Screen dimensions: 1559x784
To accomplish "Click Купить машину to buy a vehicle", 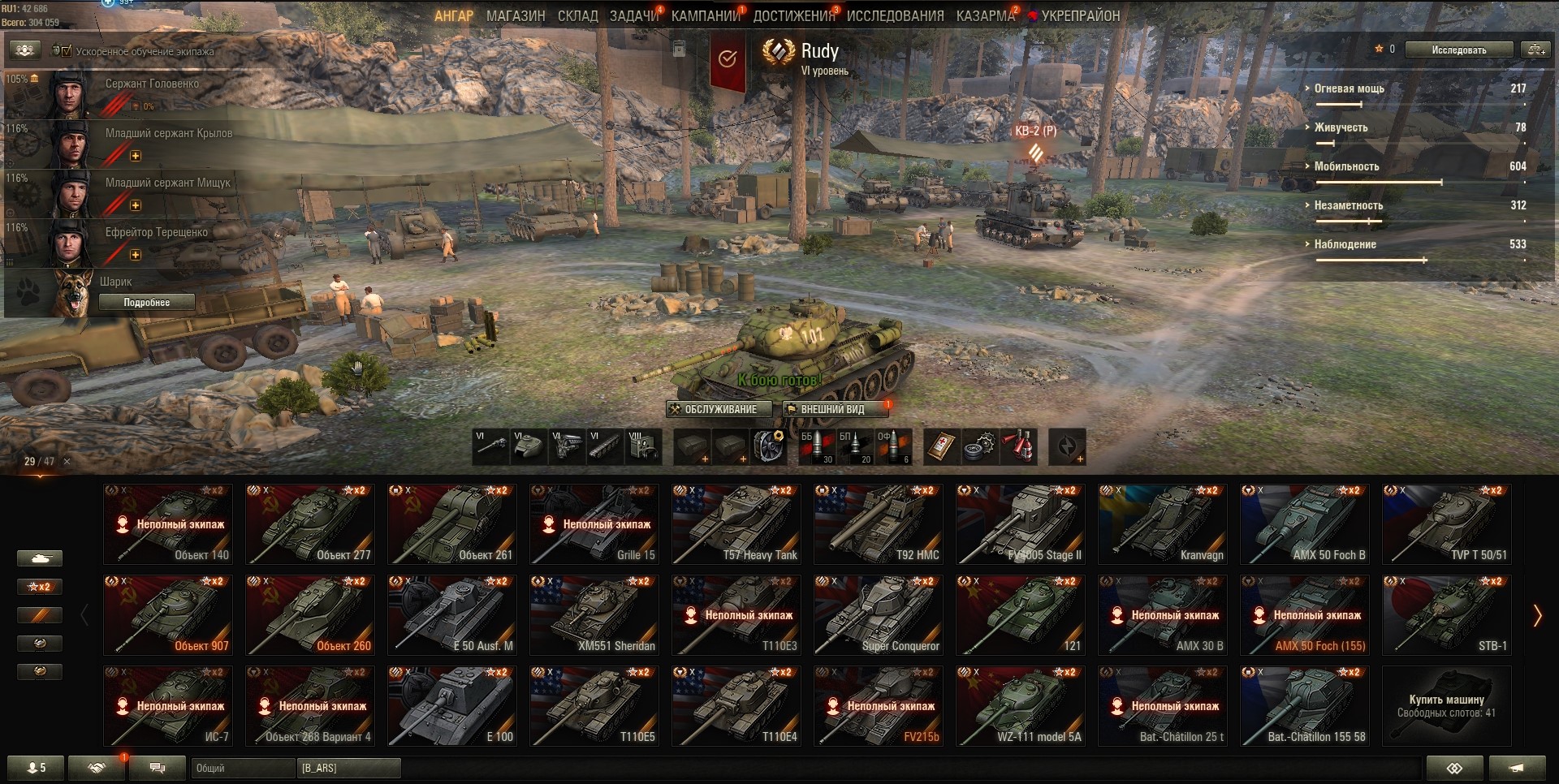I will pyautogui.click(x=1446, y=705).
